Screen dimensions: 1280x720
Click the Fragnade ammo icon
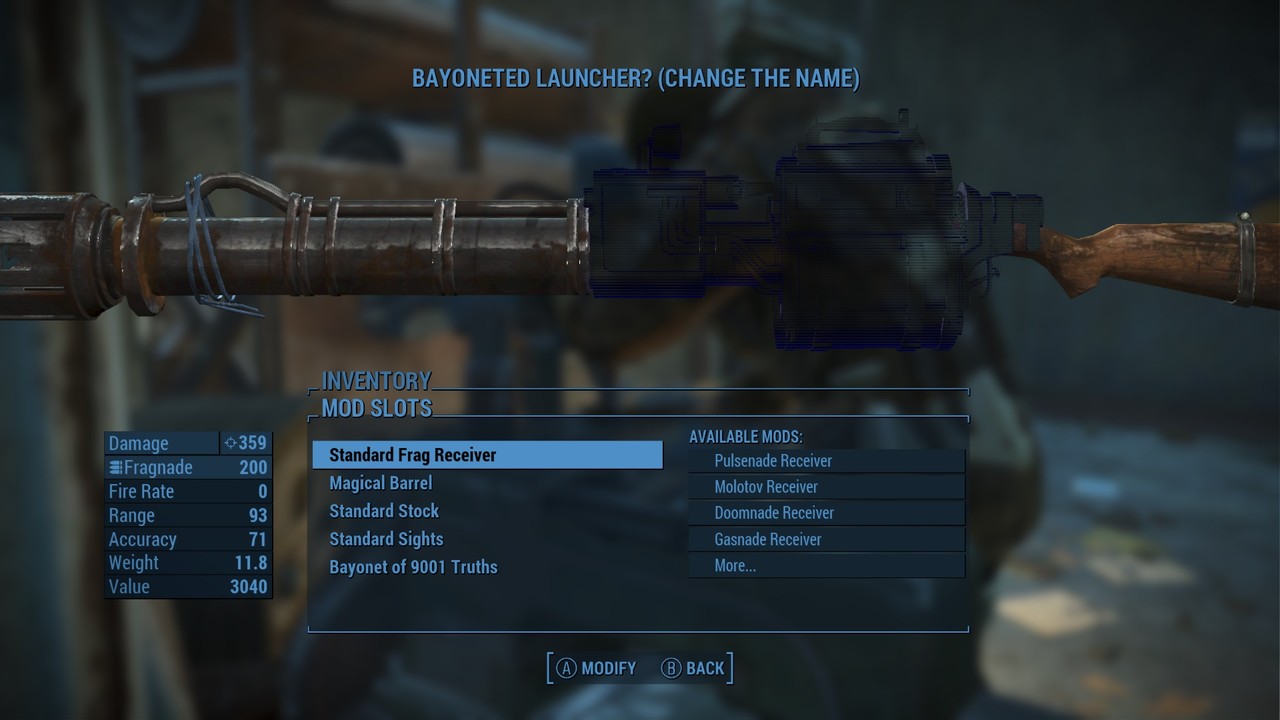pos(115,467)
